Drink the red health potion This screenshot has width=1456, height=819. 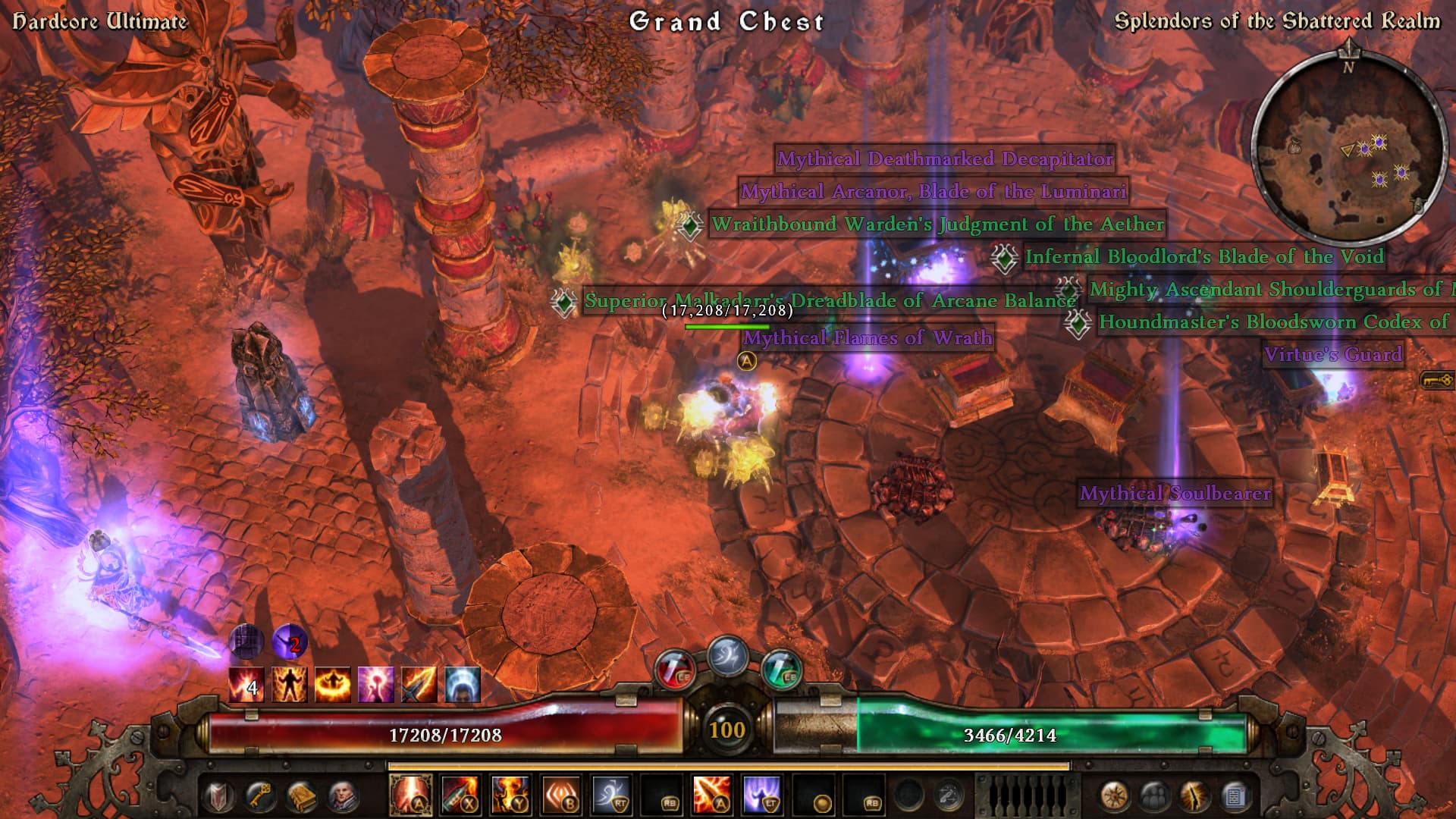pos(674,669)
